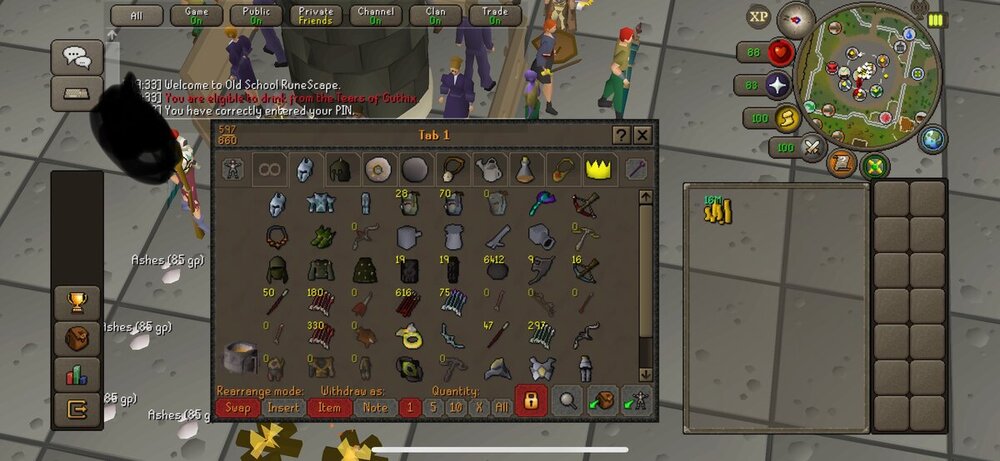Open bank search with the magnifying glass

(568, 400)
